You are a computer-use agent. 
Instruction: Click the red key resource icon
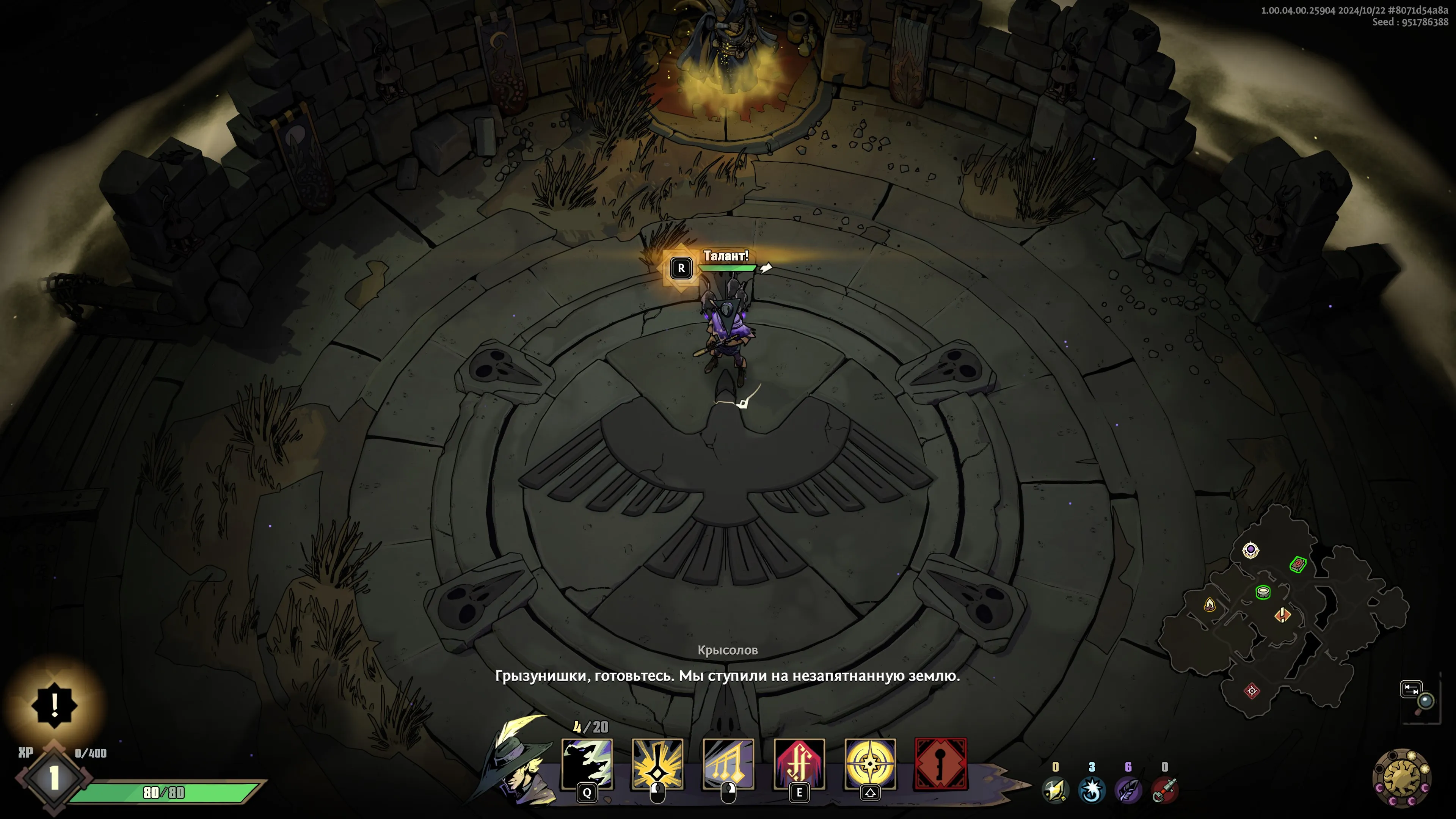coord(1164,789)
